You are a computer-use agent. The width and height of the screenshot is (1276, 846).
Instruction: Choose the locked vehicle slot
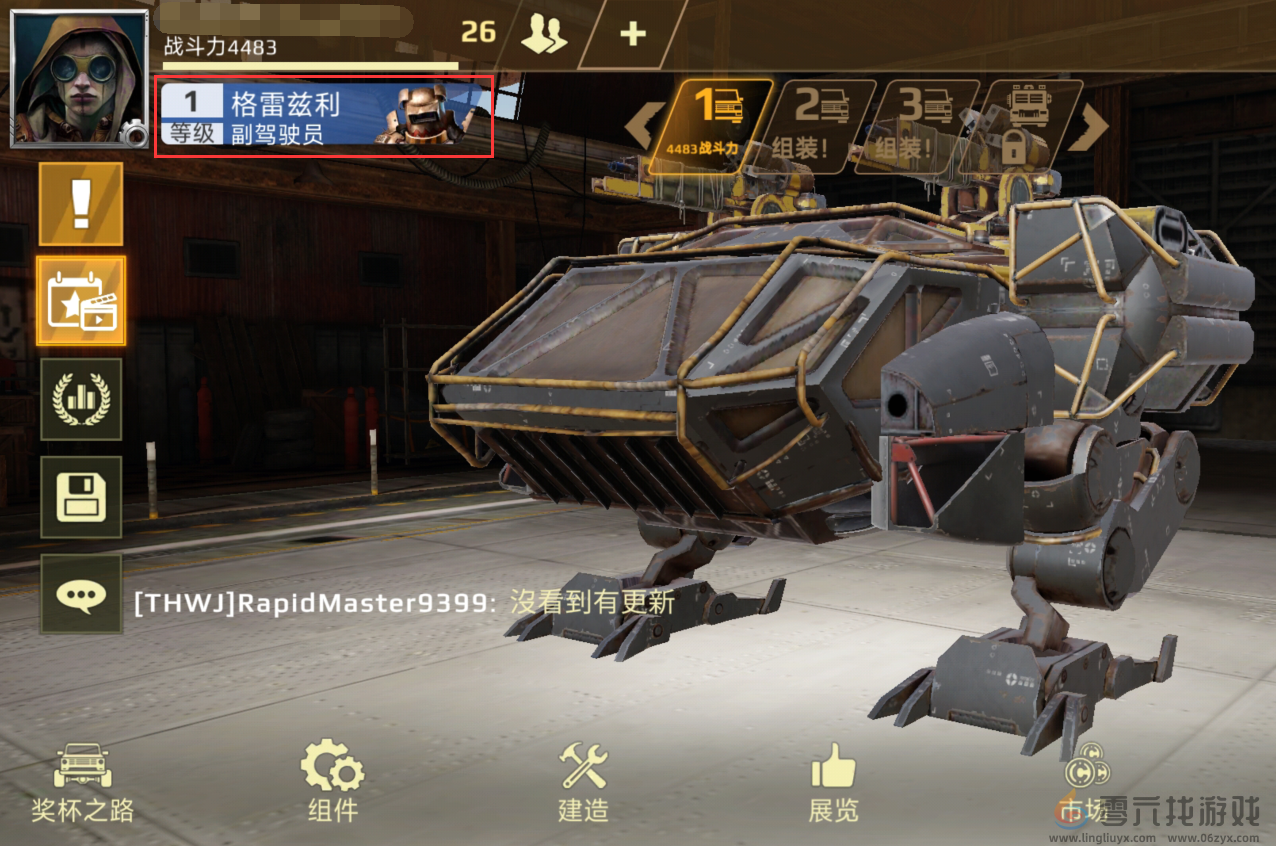[x=1024, y=125]
